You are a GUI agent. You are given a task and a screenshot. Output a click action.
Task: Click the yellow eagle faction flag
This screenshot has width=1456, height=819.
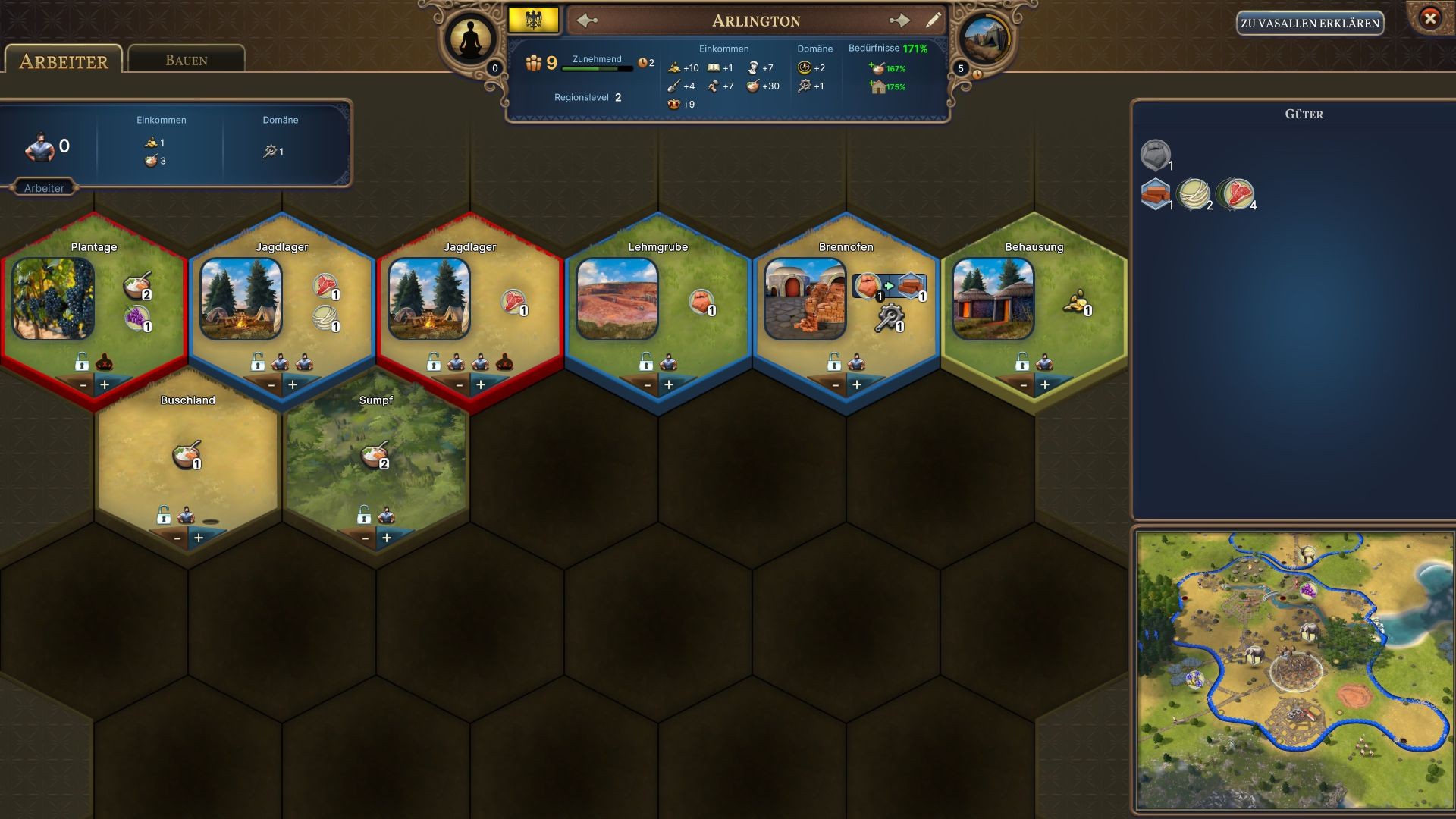(534, 20)
